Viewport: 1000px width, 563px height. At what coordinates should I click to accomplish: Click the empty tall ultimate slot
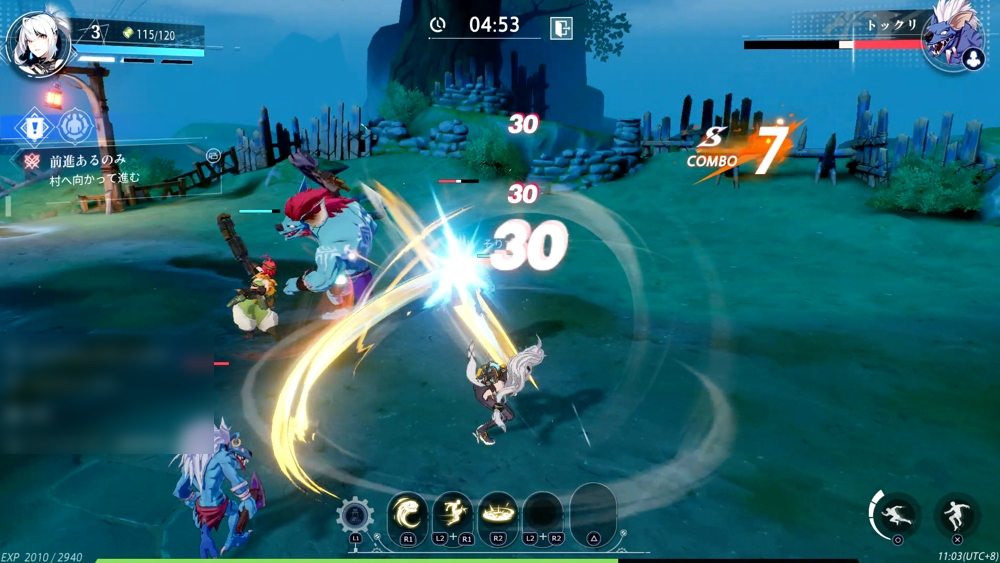pos(593,513)
